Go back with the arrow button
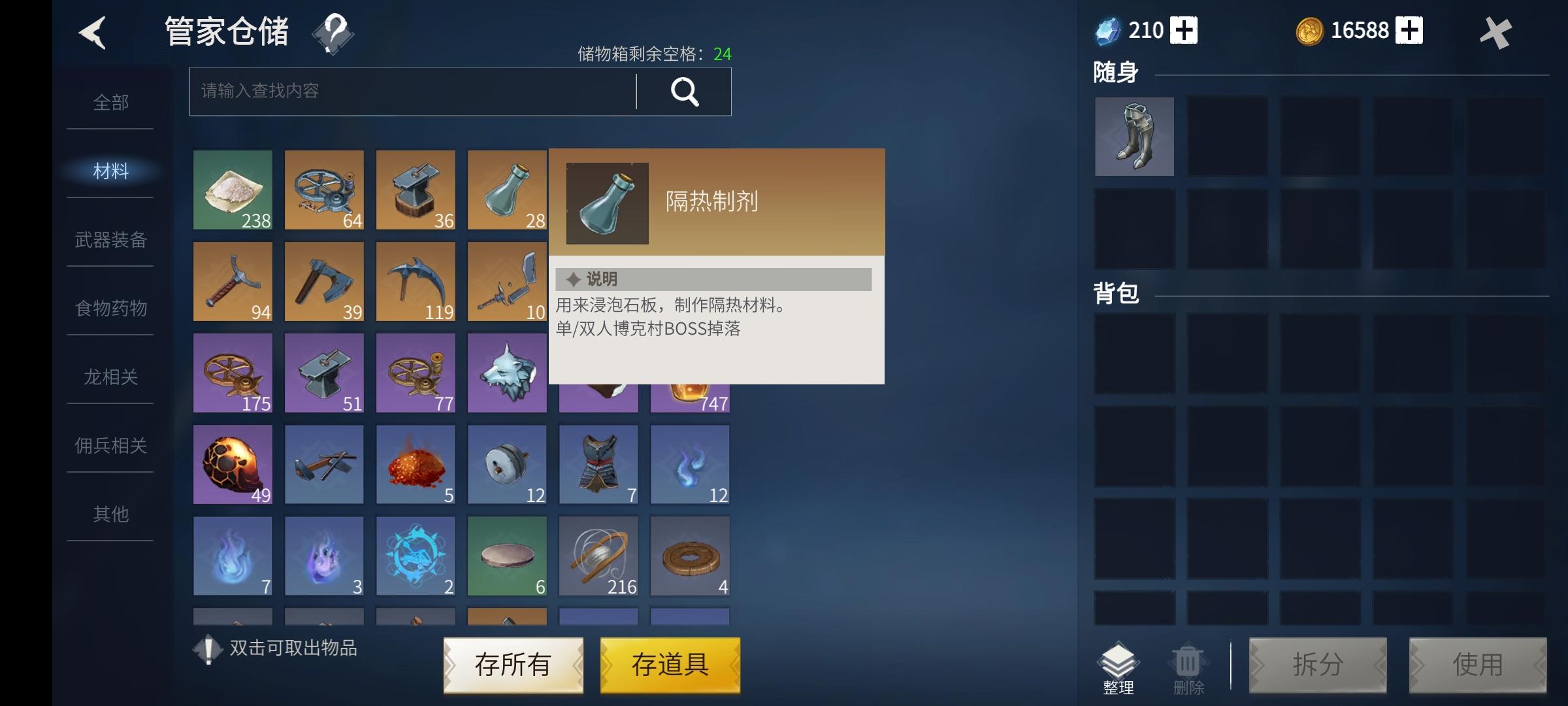 point(93,33)
